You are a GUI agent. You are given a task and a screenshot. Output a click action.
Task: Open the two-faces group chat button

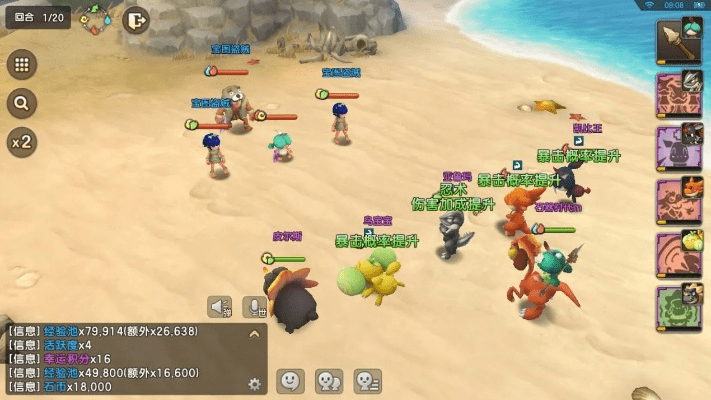329,381
